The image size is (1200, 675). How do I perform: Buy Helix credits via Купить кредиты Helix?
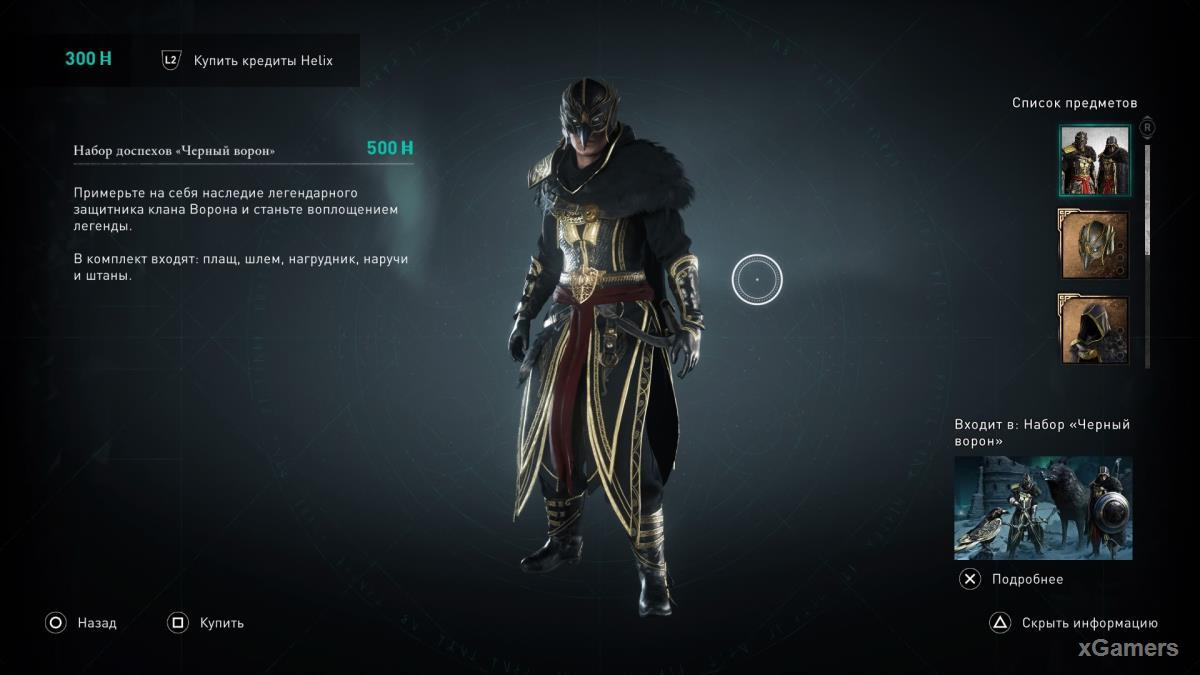[x=262, y=60]
